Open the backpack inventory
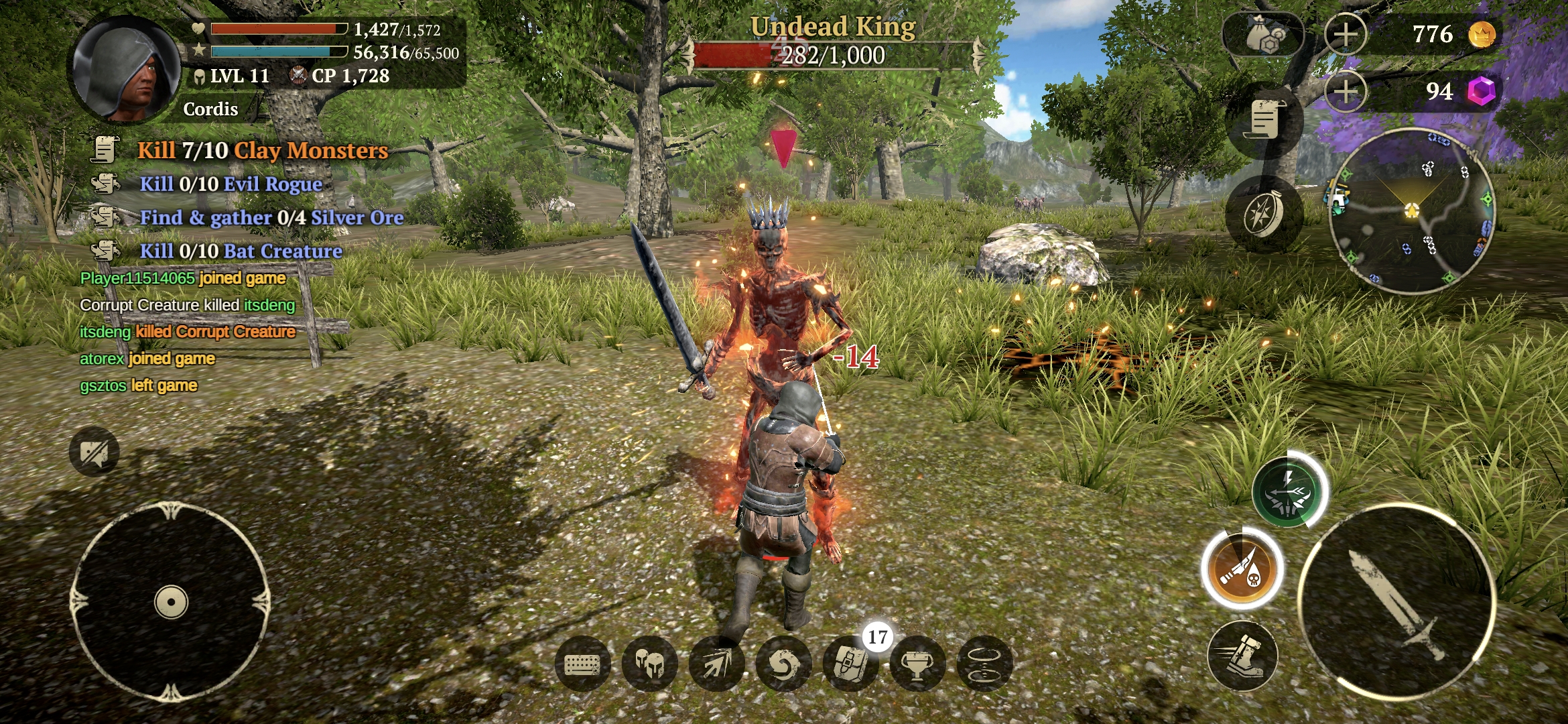 [x=850, y=664]
